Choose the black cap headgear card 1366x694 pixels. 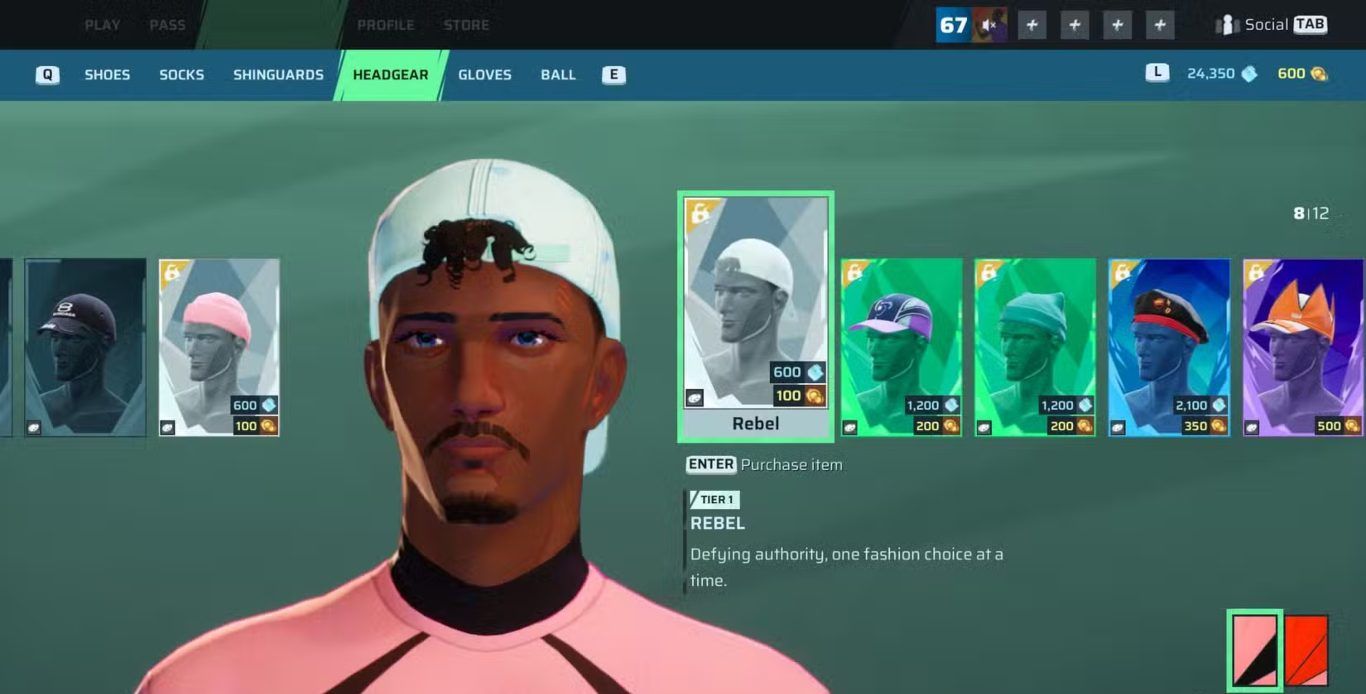tap(85, 347)
